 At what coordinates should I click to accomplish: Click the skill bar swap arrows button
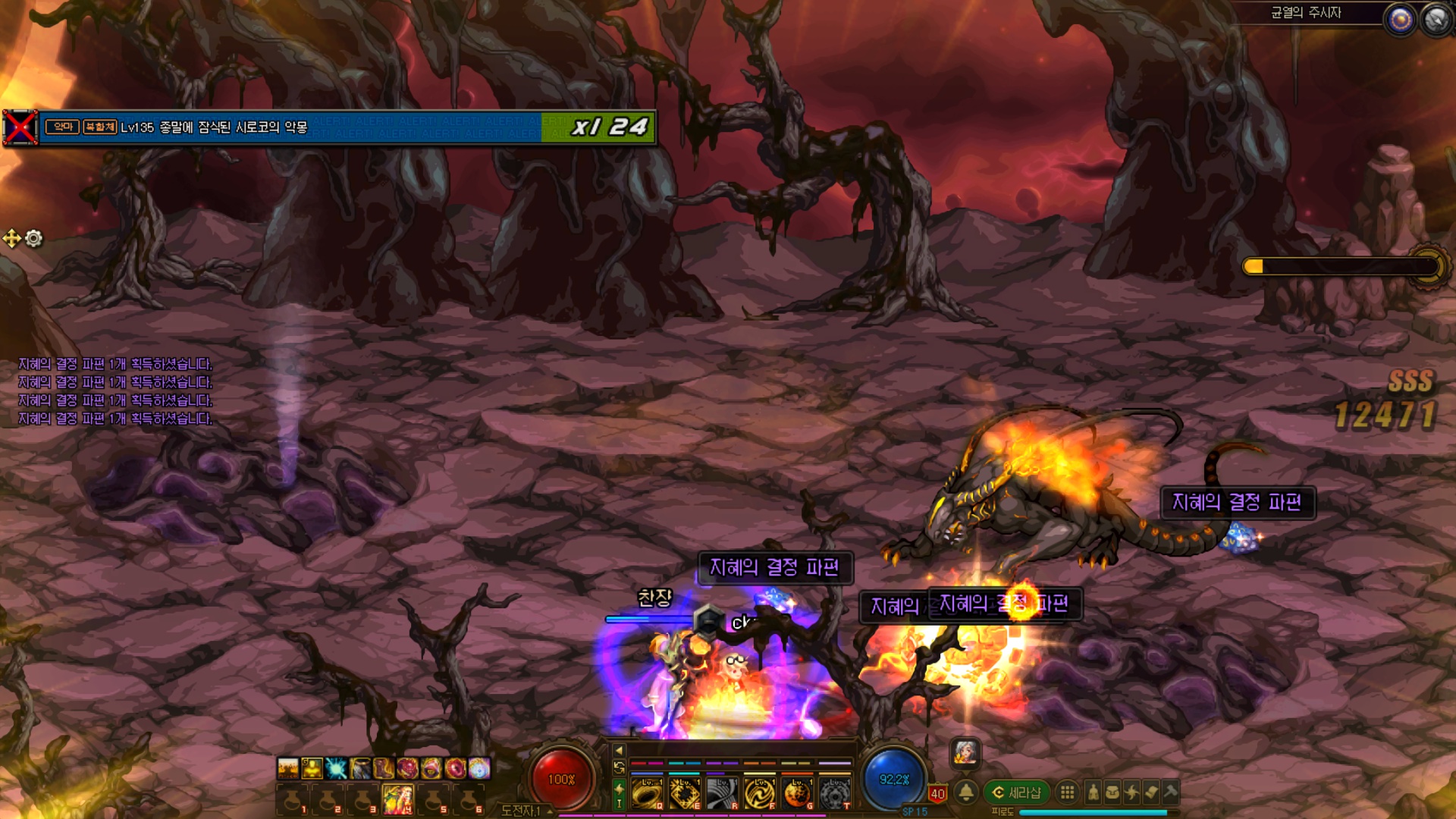(x=619, y=767)
